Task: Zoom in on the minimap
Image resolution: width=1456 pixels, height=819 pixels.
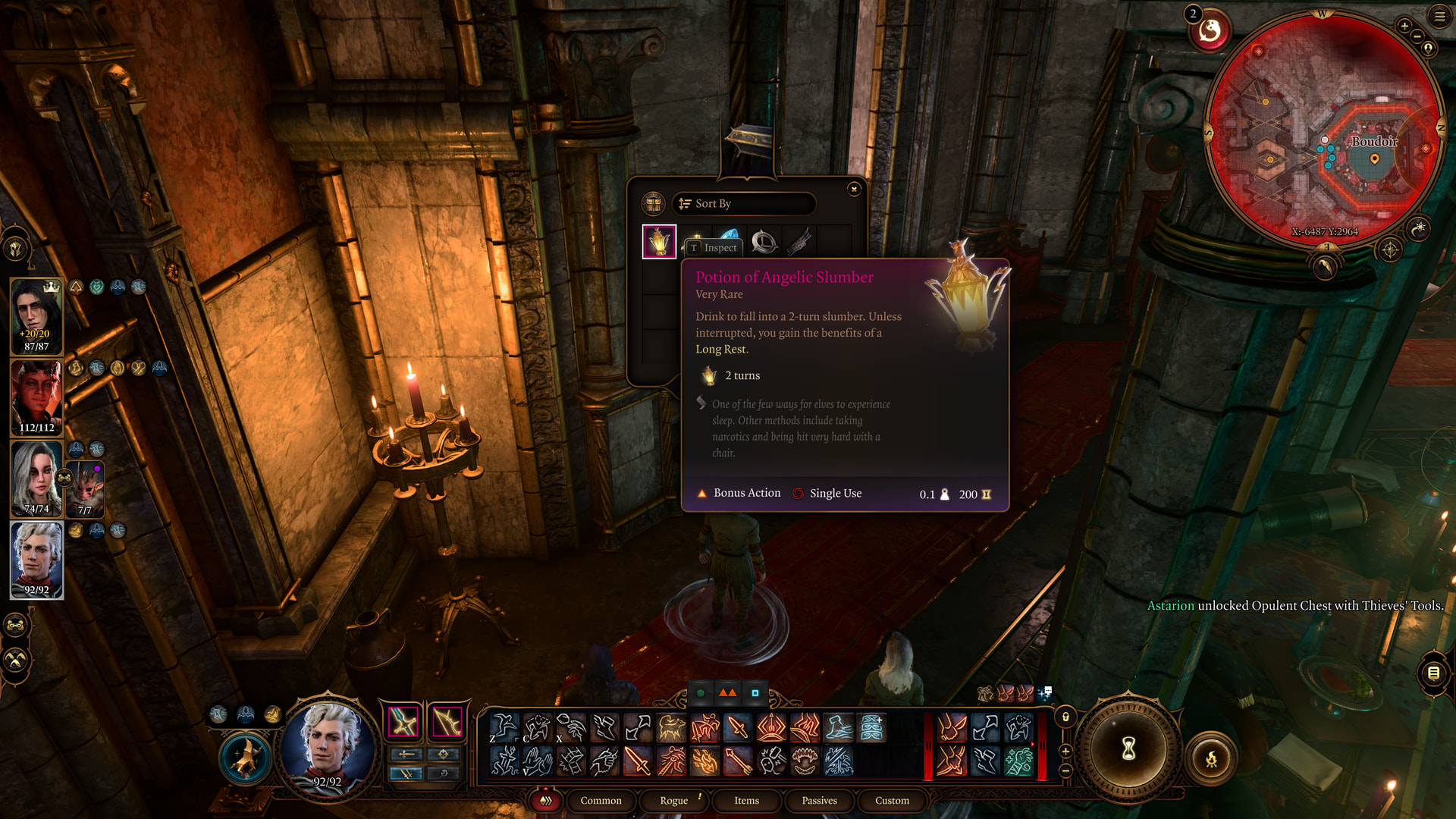Action: click(1404, 26)
